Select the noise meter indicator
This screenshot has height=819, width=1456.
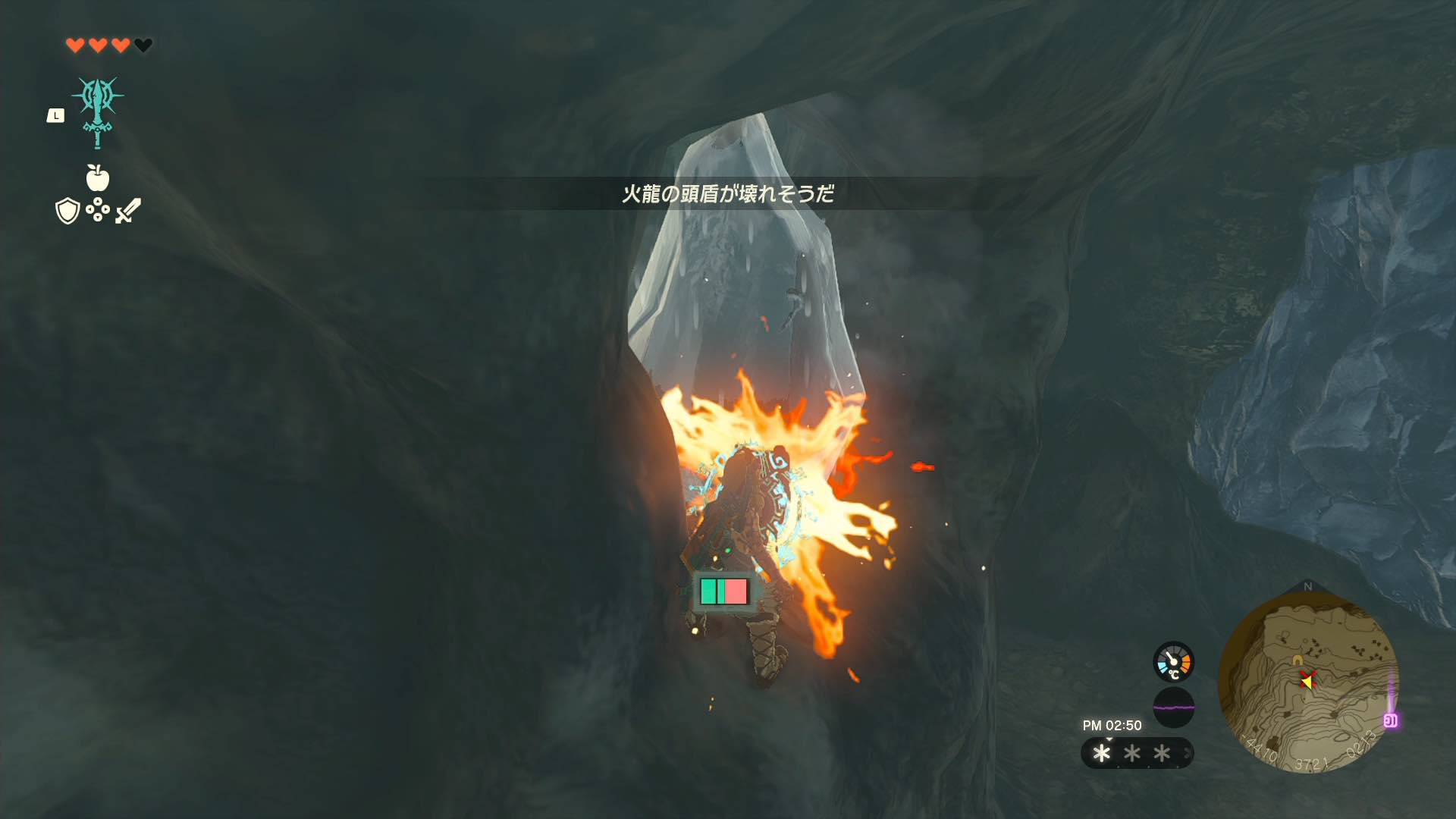tap(1174, 707)
